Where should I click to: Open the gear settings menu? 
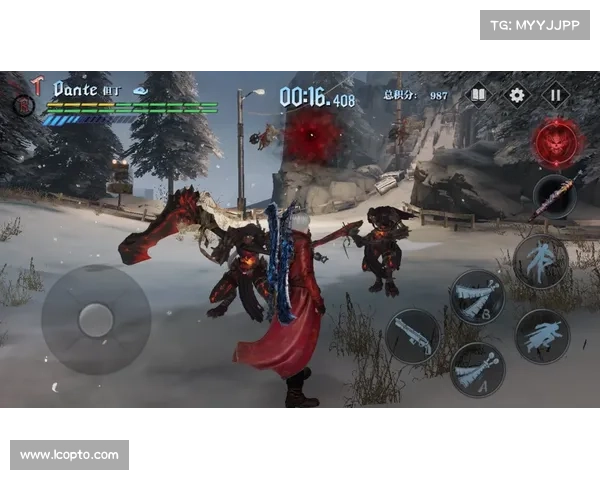coord(517,96)
